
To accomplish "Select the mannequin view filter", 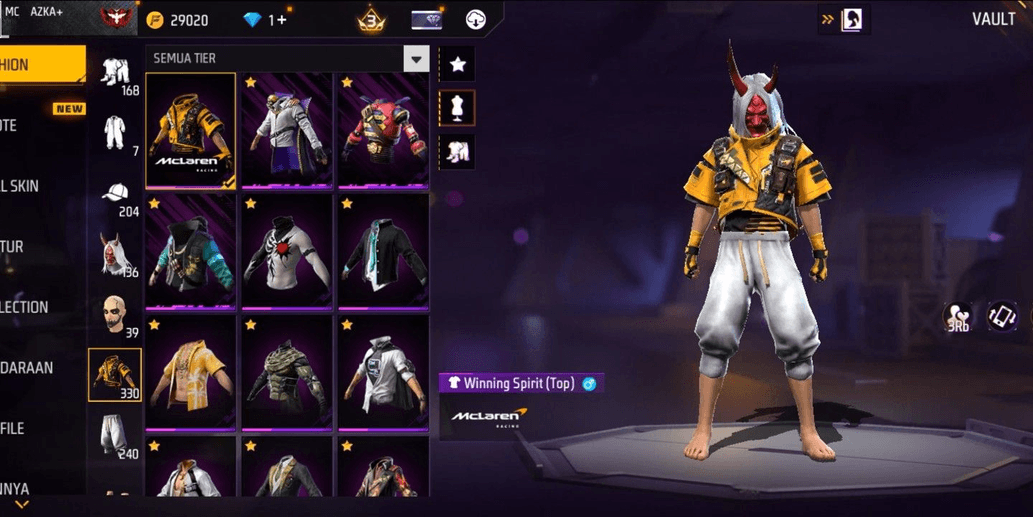I will [457, 108].
